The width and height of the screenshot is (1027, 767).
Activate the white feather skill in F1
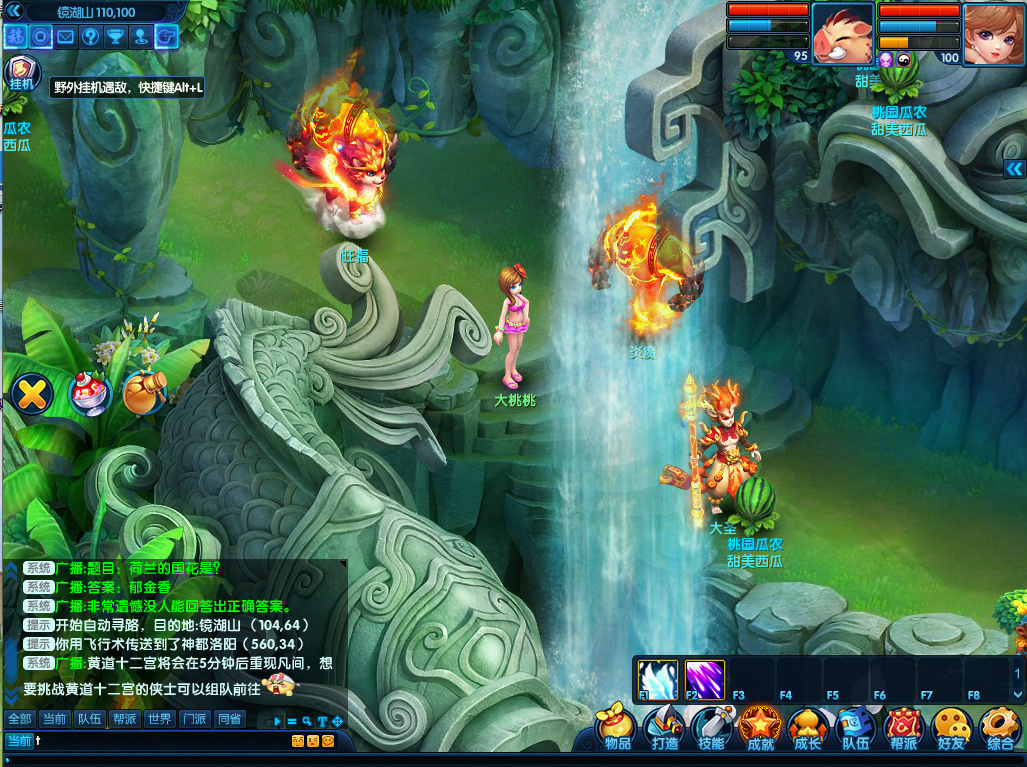coord(657,679)
